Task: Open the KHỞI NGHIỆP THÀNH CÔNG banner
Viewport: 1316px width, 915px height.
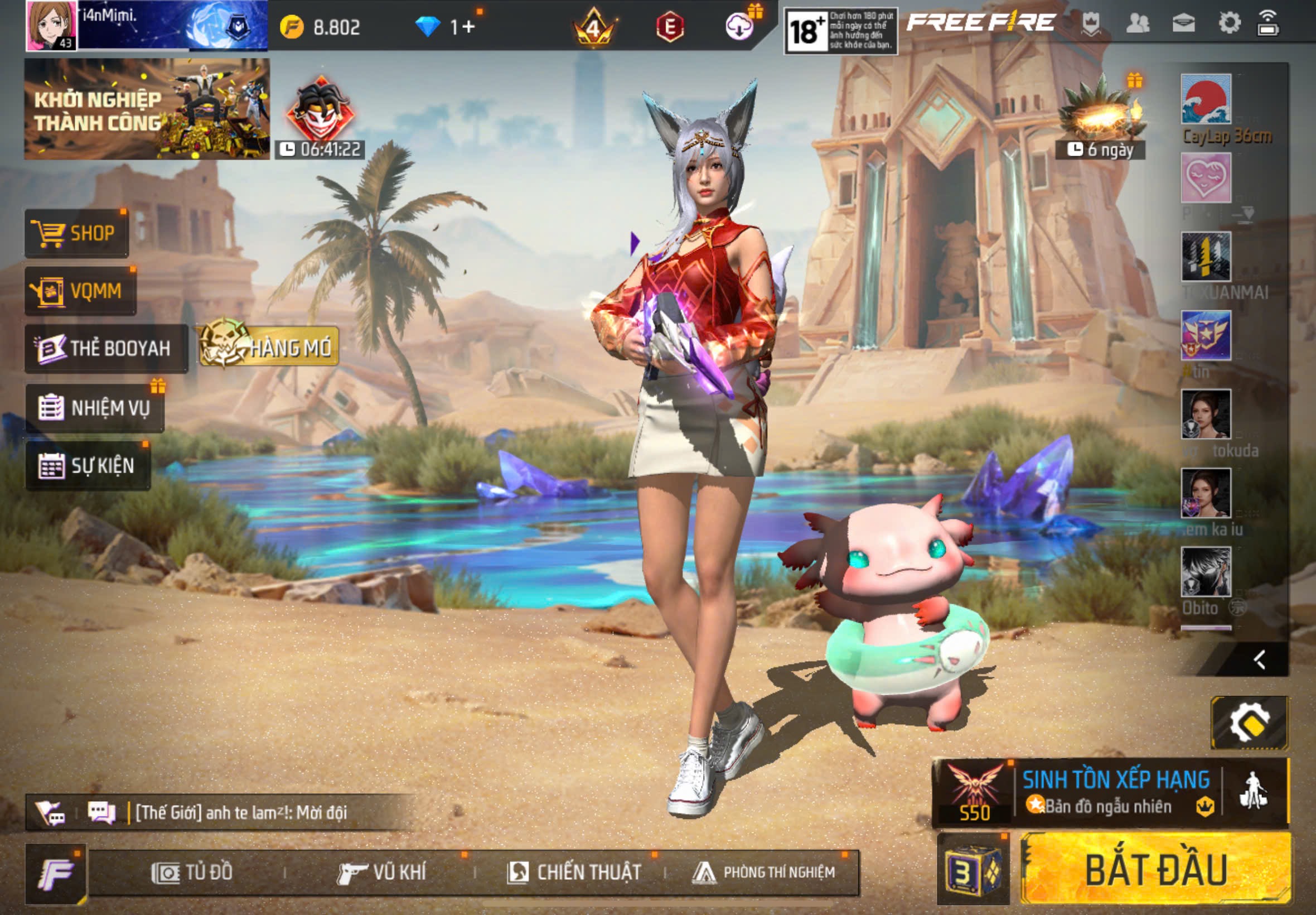Action: coord(147,109)
